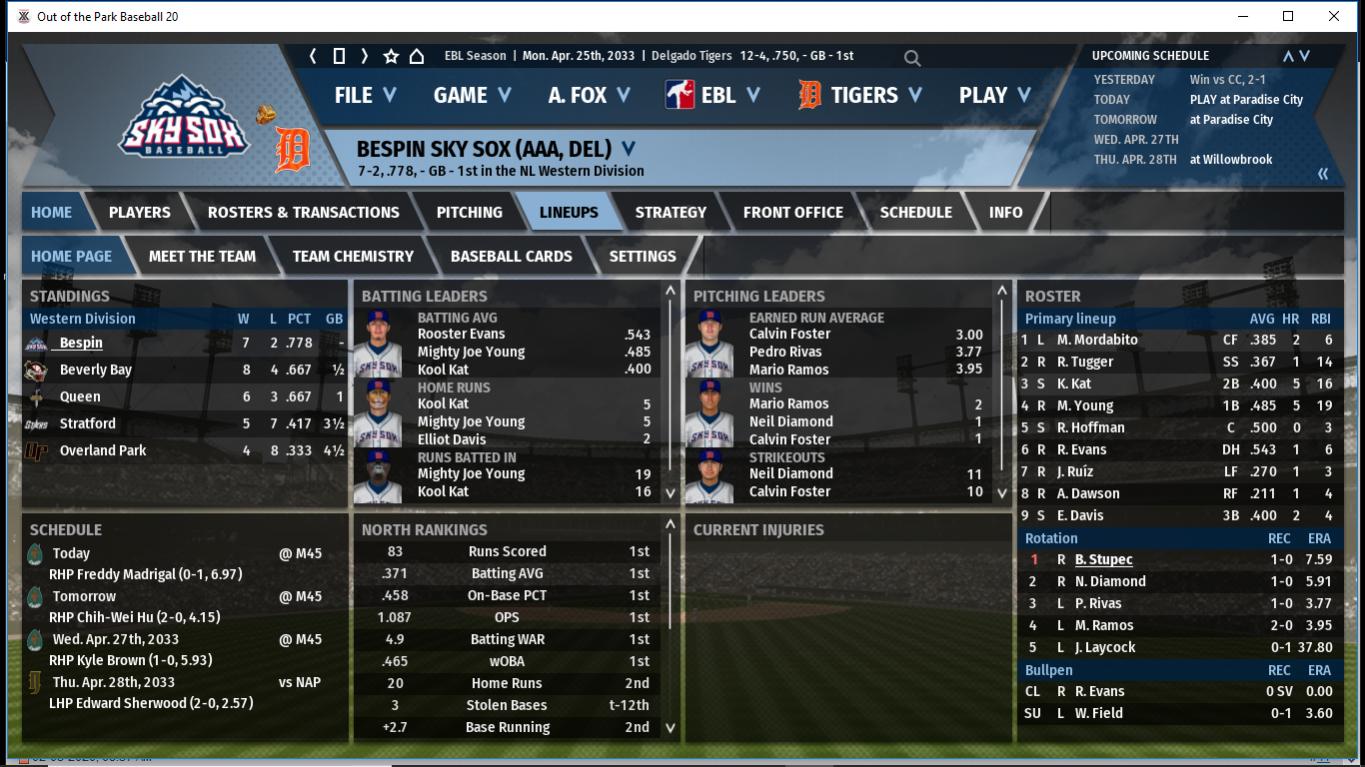Show the FRONT OFFICE tab
Screen dimensions: 1365x767
(793, 212)
